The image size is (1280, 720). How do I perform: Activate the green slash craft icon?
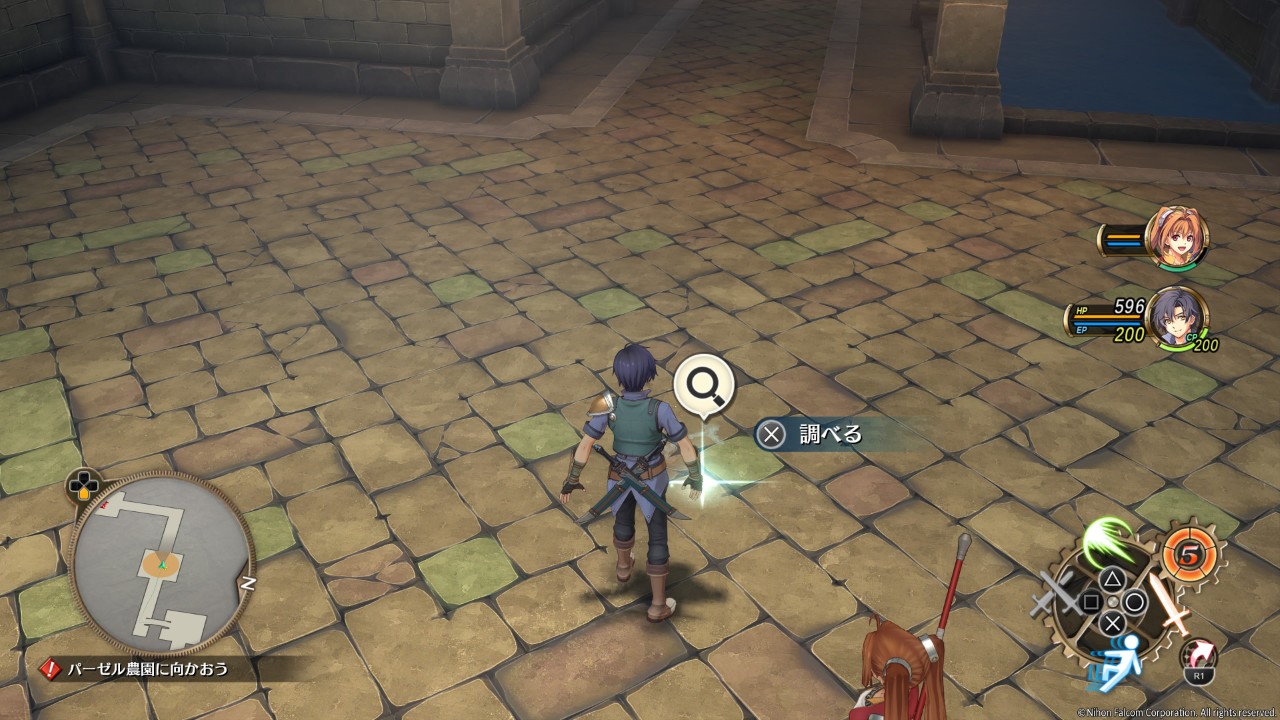(x=1107, y=540)
